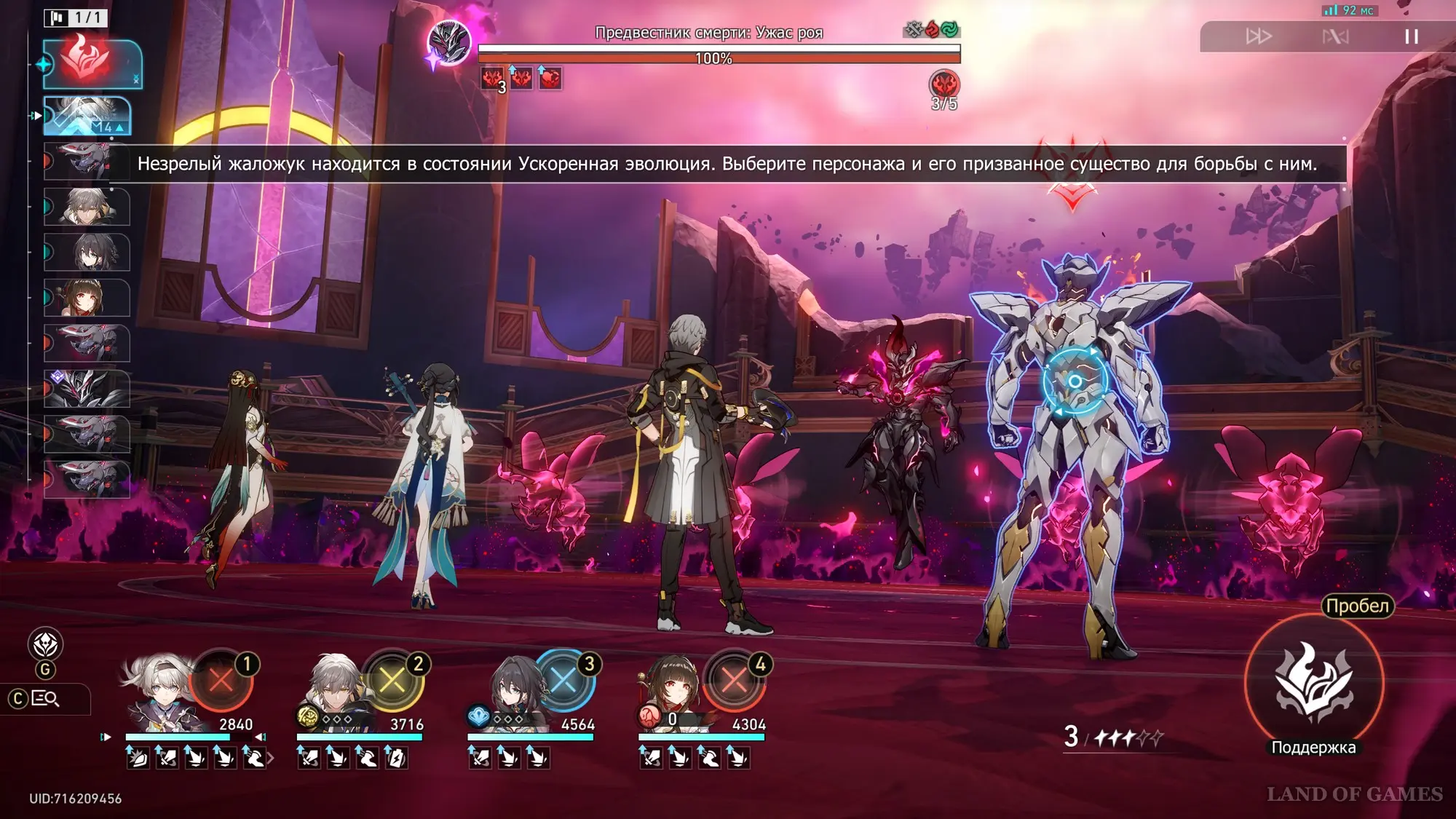1456x819 pixels.
Task: Show the boss's weakness type icons
Action: click(931, 30)
